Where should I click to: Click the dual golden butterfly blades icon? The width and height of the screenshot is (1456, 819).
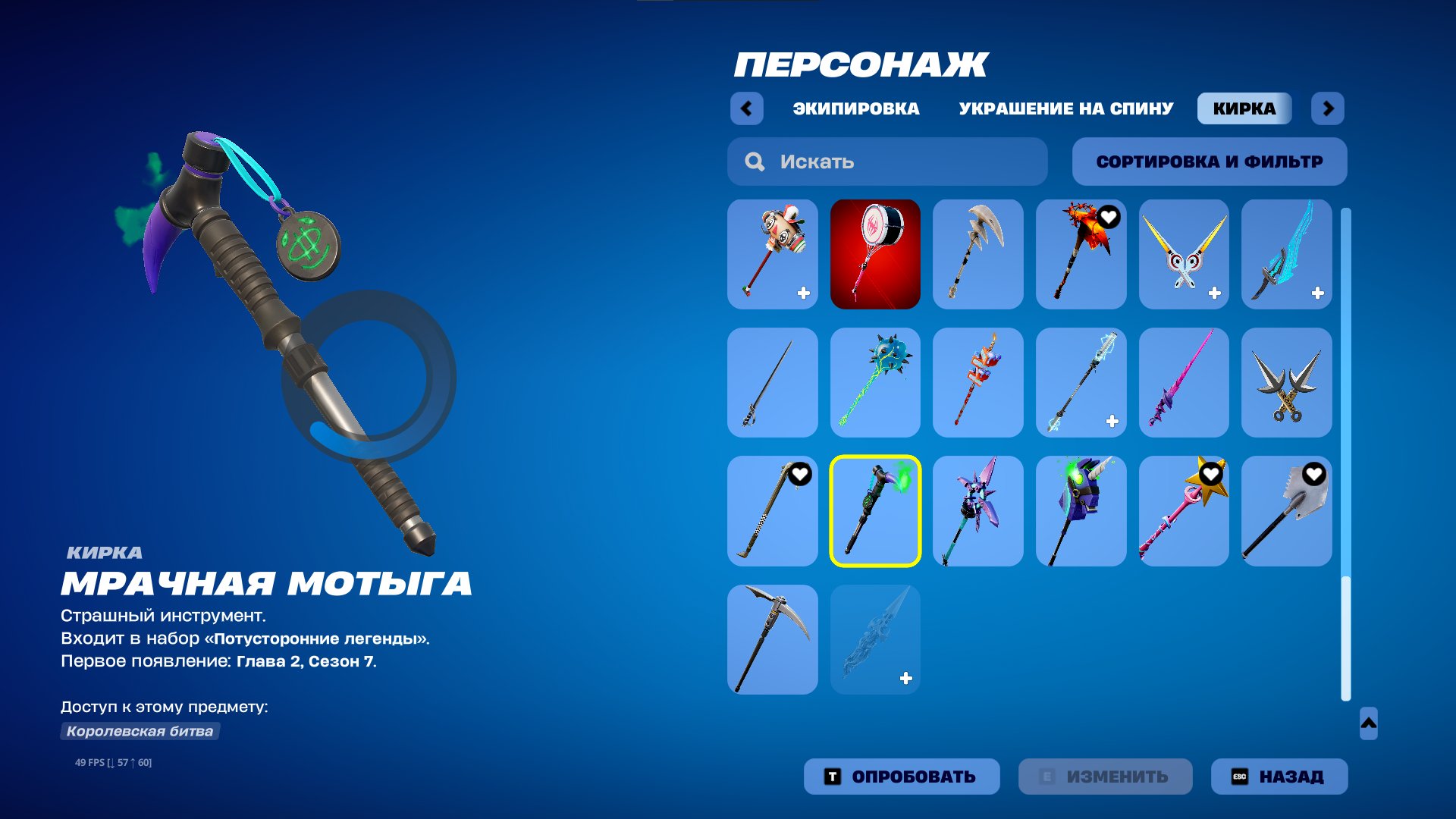[1184, 254]
